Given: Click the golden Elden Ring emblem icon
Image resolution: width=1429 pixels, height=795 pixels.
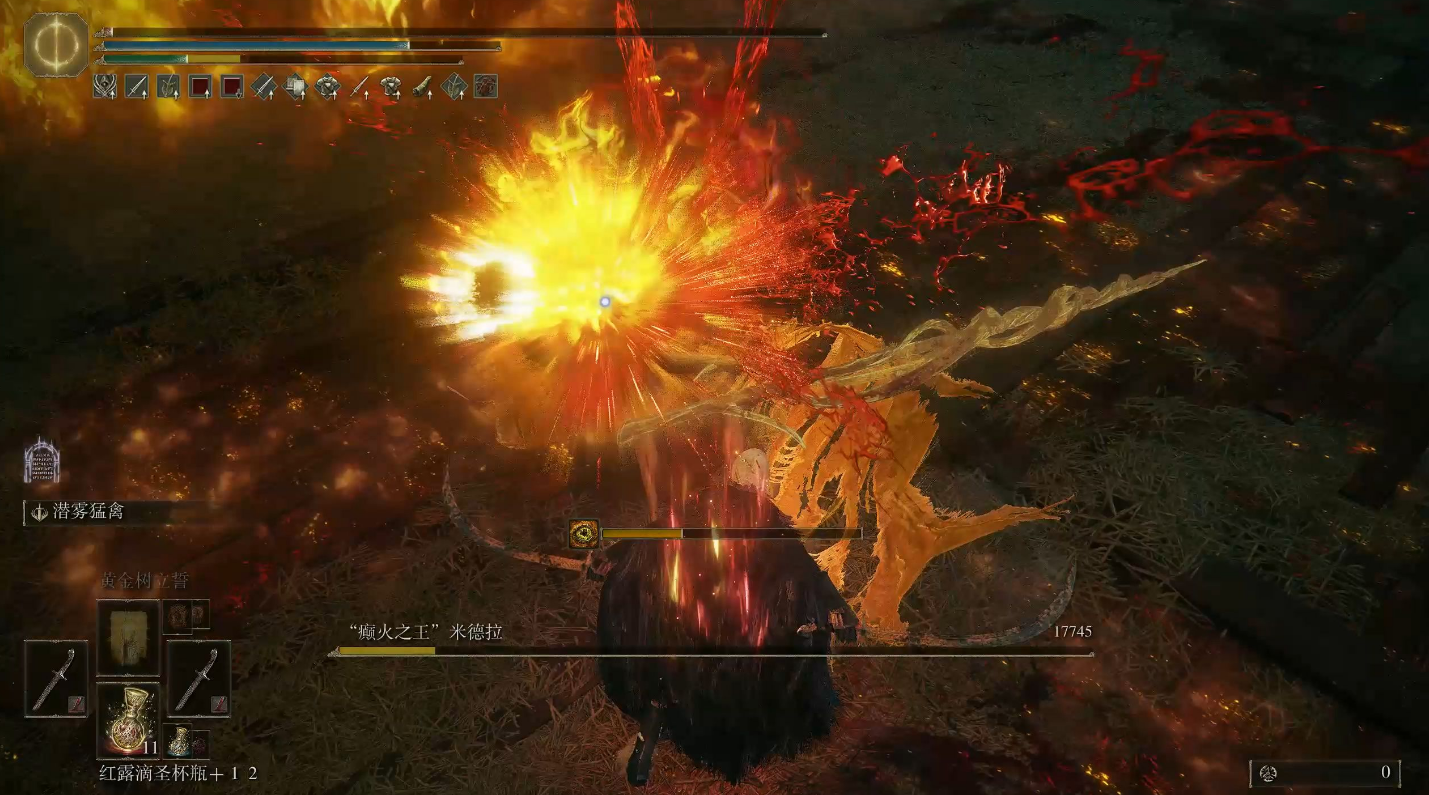Looking at the screenshot, I should coord(56,45).
